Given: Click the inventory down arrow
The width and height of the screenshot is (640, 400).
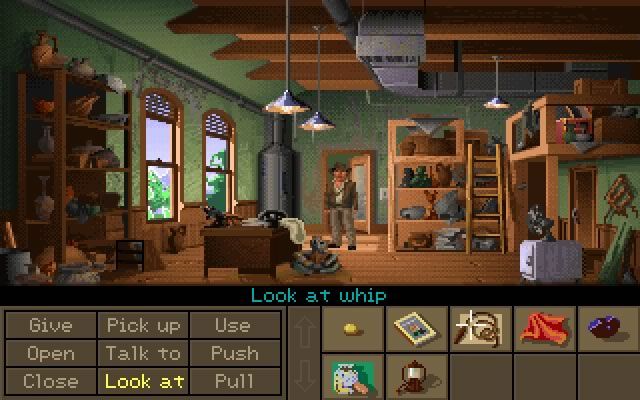Looking at the screenshot, I should point(303,376).
